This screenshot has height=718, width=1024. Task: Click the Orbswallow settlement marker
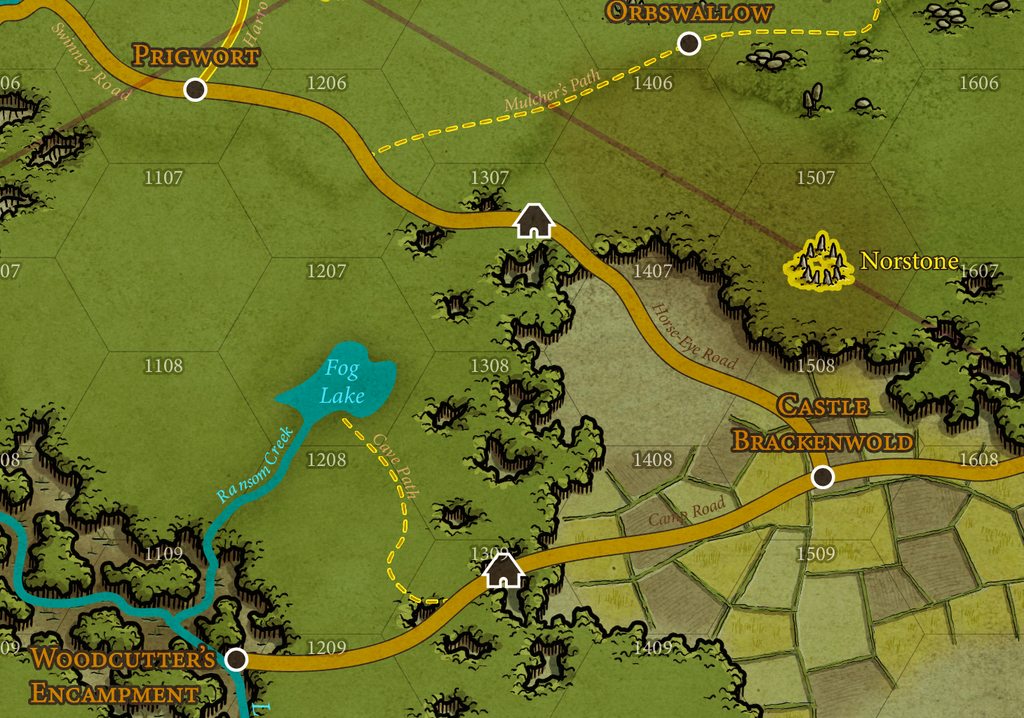[689, 43]
